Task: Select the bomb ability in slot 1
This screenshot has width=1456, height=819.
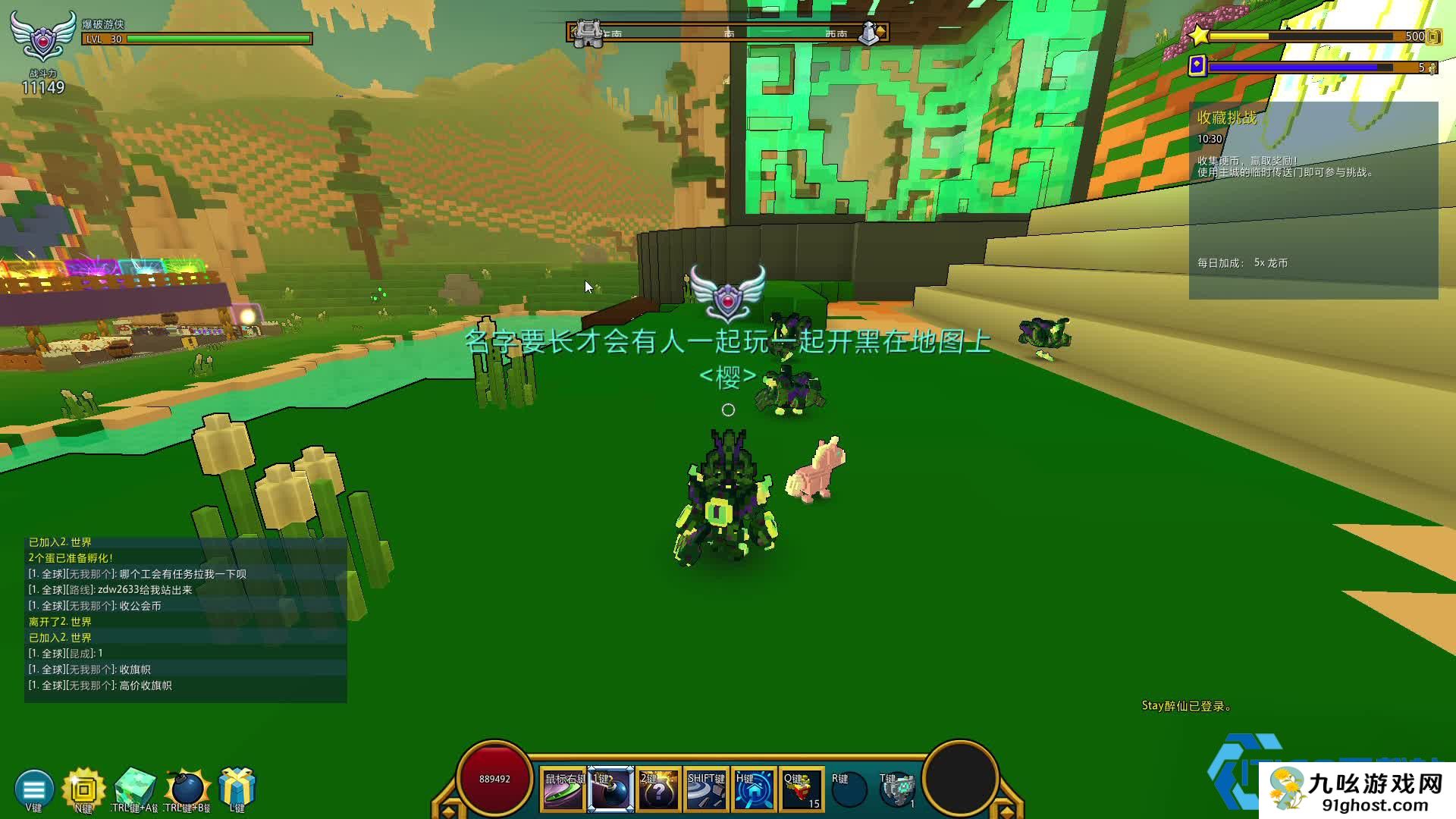Action: pyautogui.click(x=611, y=790)
